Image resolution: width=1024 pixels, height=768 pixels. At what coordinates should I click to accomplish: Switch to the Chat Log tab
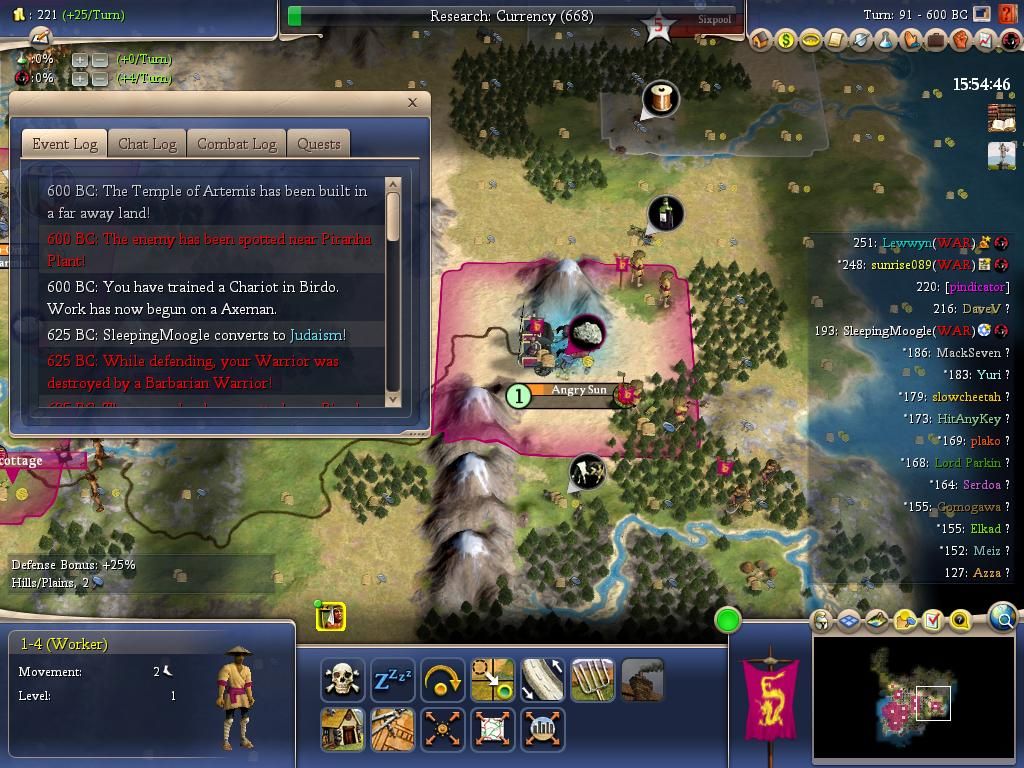click(x=147, y=144)
